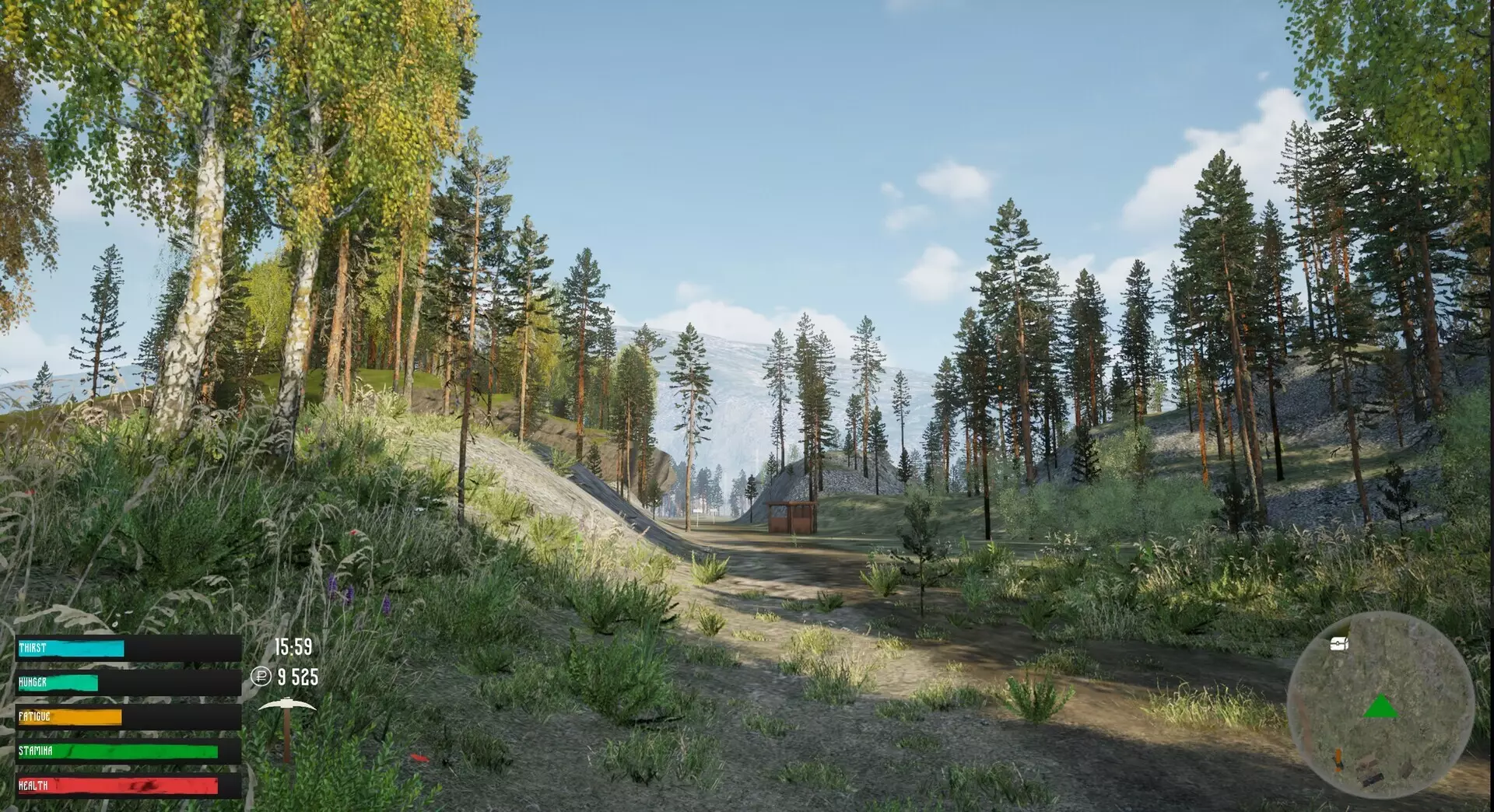The image size is (1494, 812).
Task: Select the HEALTH label
Action: point(33,786)
